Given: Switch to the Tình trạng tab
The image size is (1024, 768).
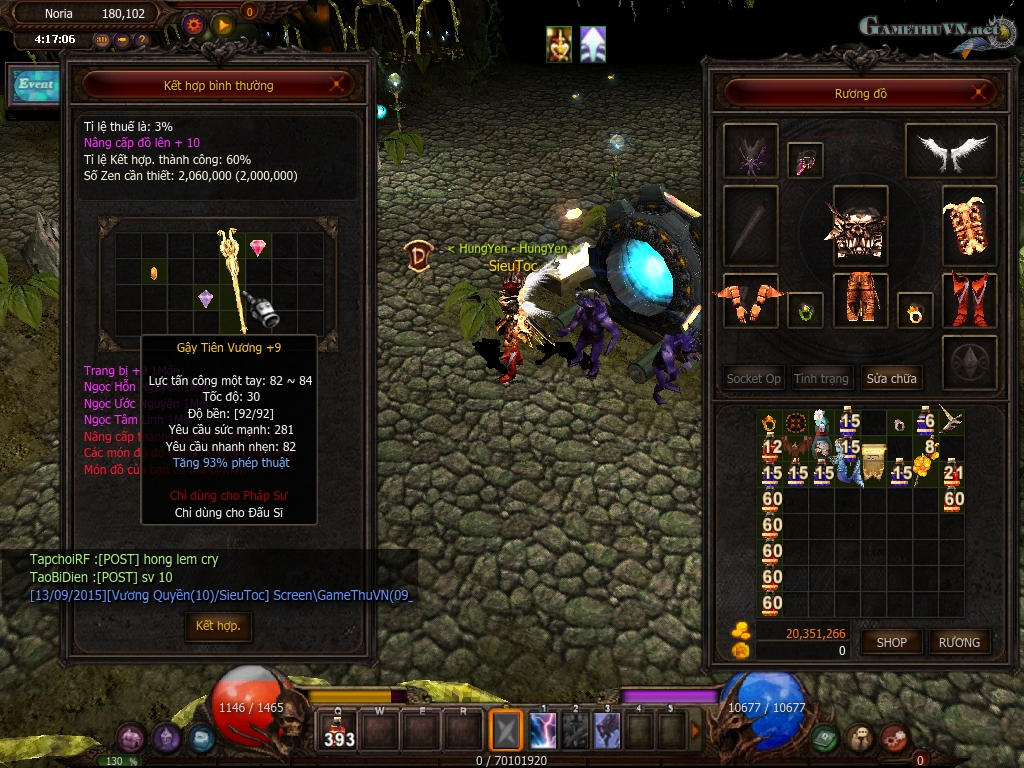Looking at the screenshot, I should (x=821, y=379).
